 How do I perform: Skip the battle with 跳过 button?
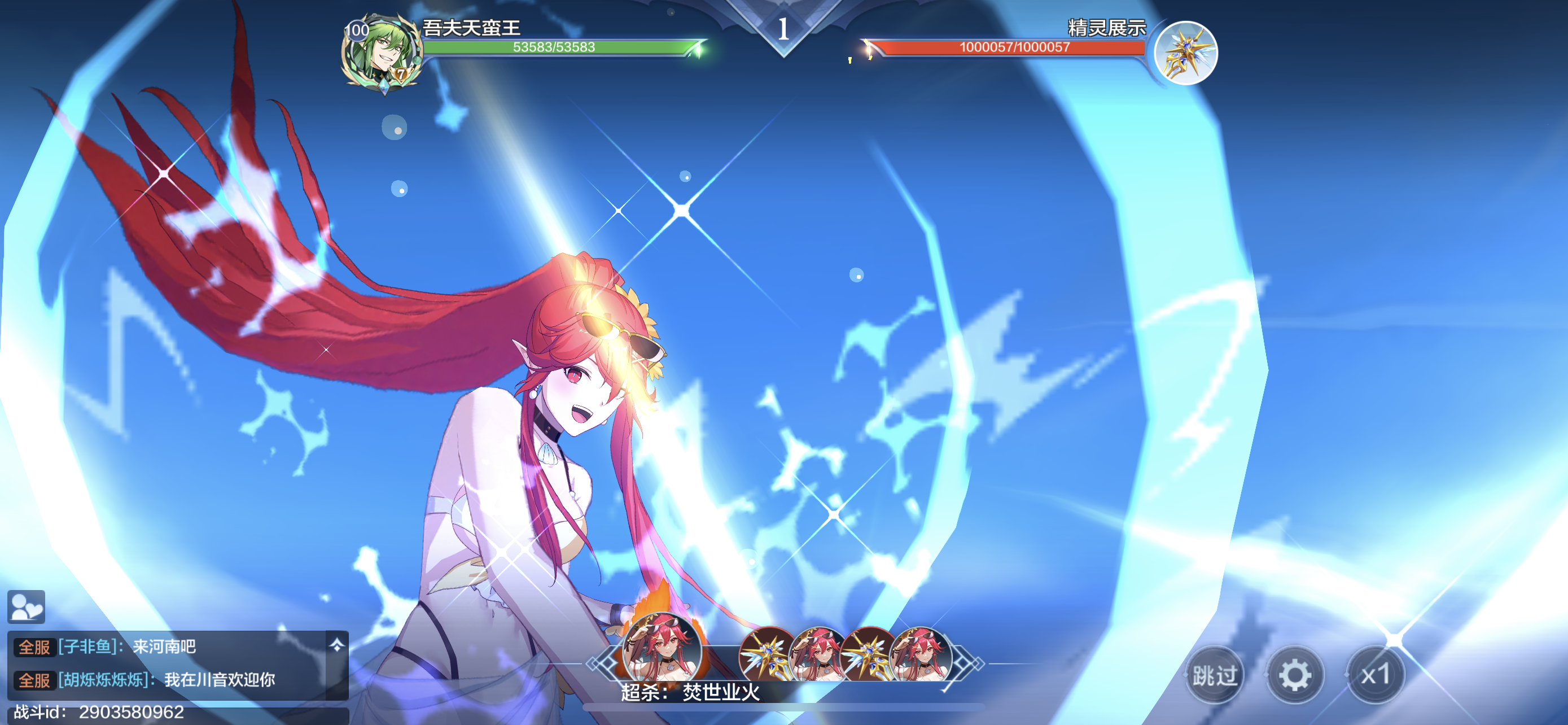(x=1214, y=675)
